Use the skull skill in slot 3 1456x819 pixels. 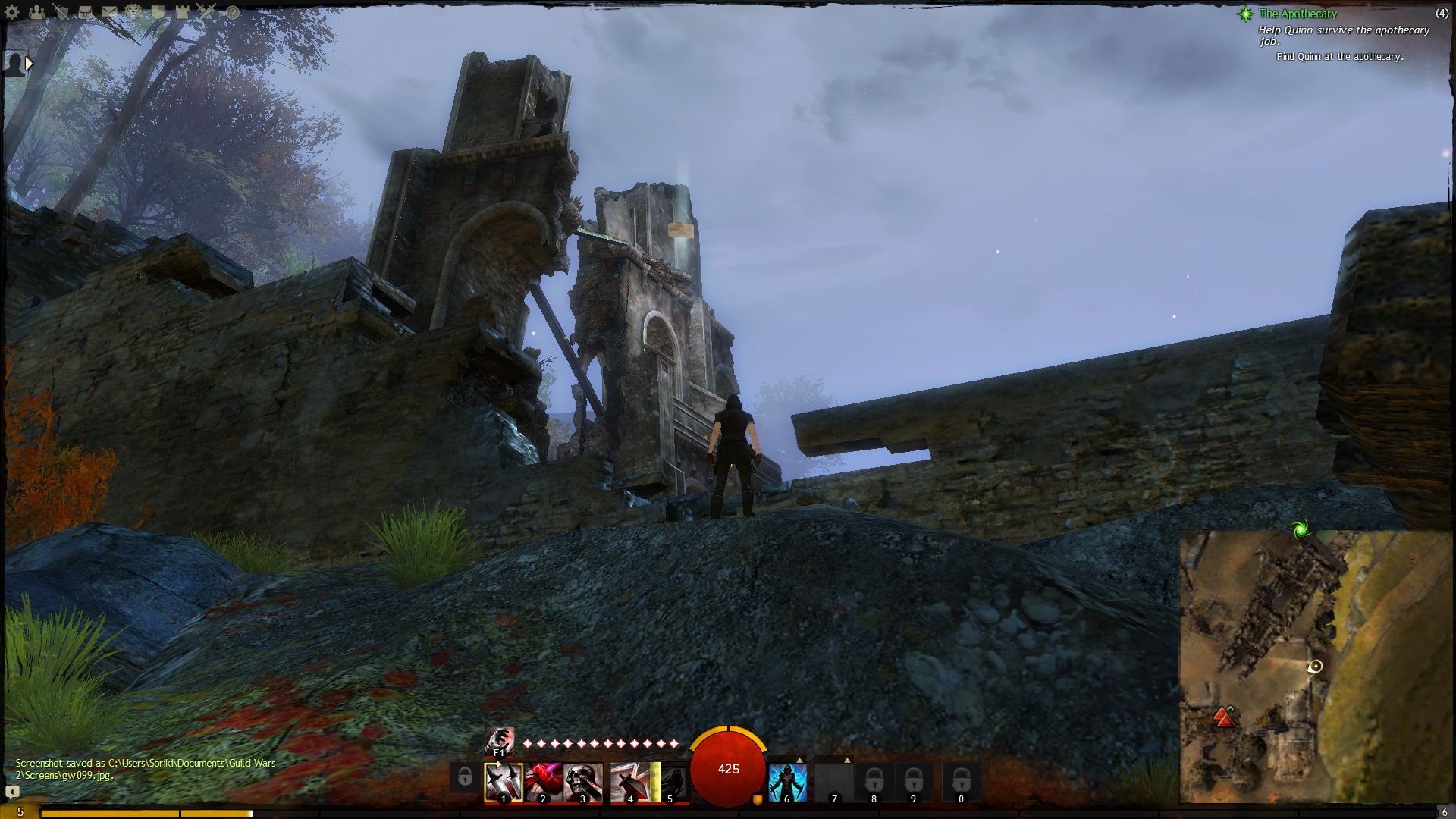pyautogui.click(x=583, y=781)
